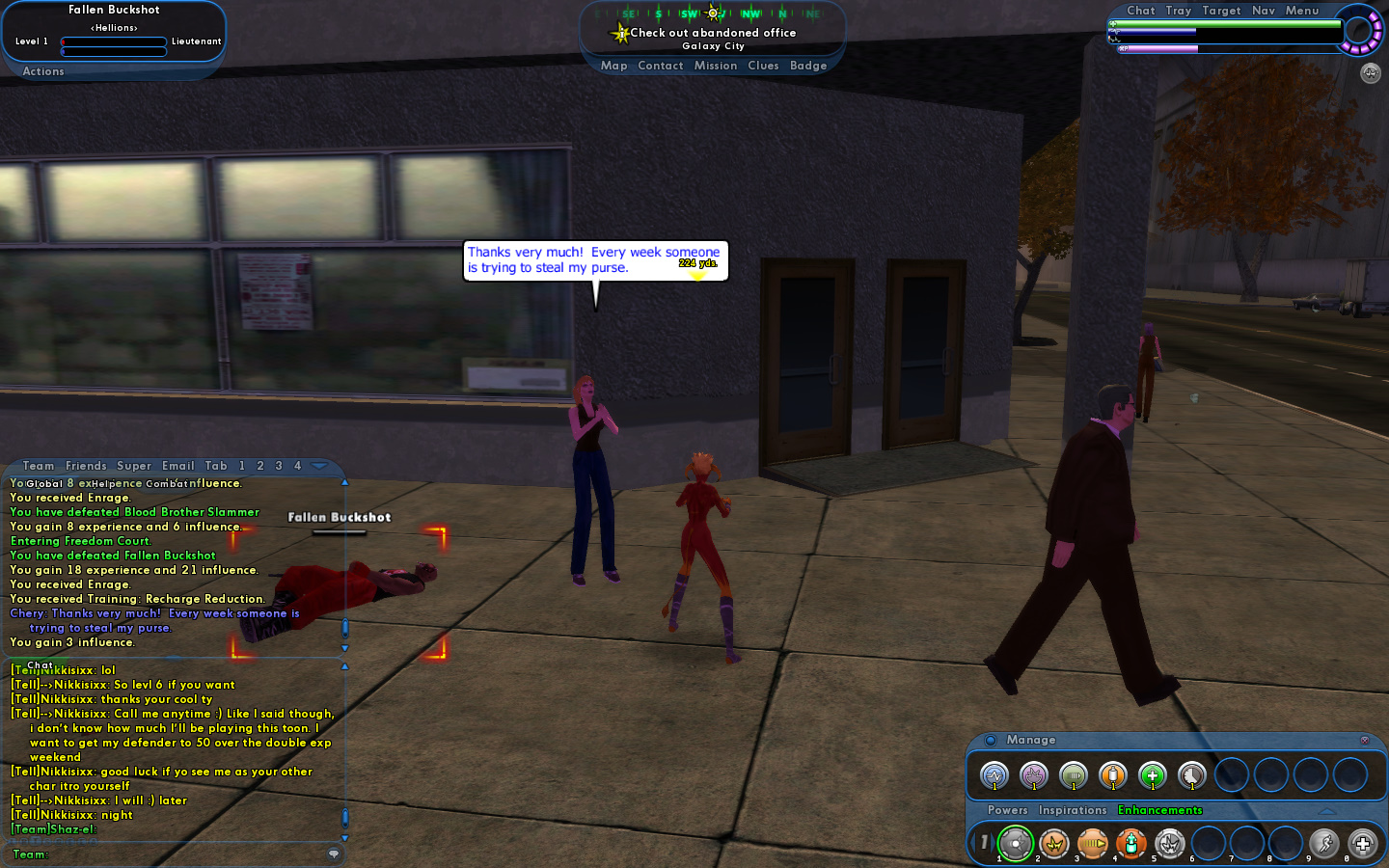Open the Powers list
Viewport: 1389px width, 868px height.
pos(1007,810)
